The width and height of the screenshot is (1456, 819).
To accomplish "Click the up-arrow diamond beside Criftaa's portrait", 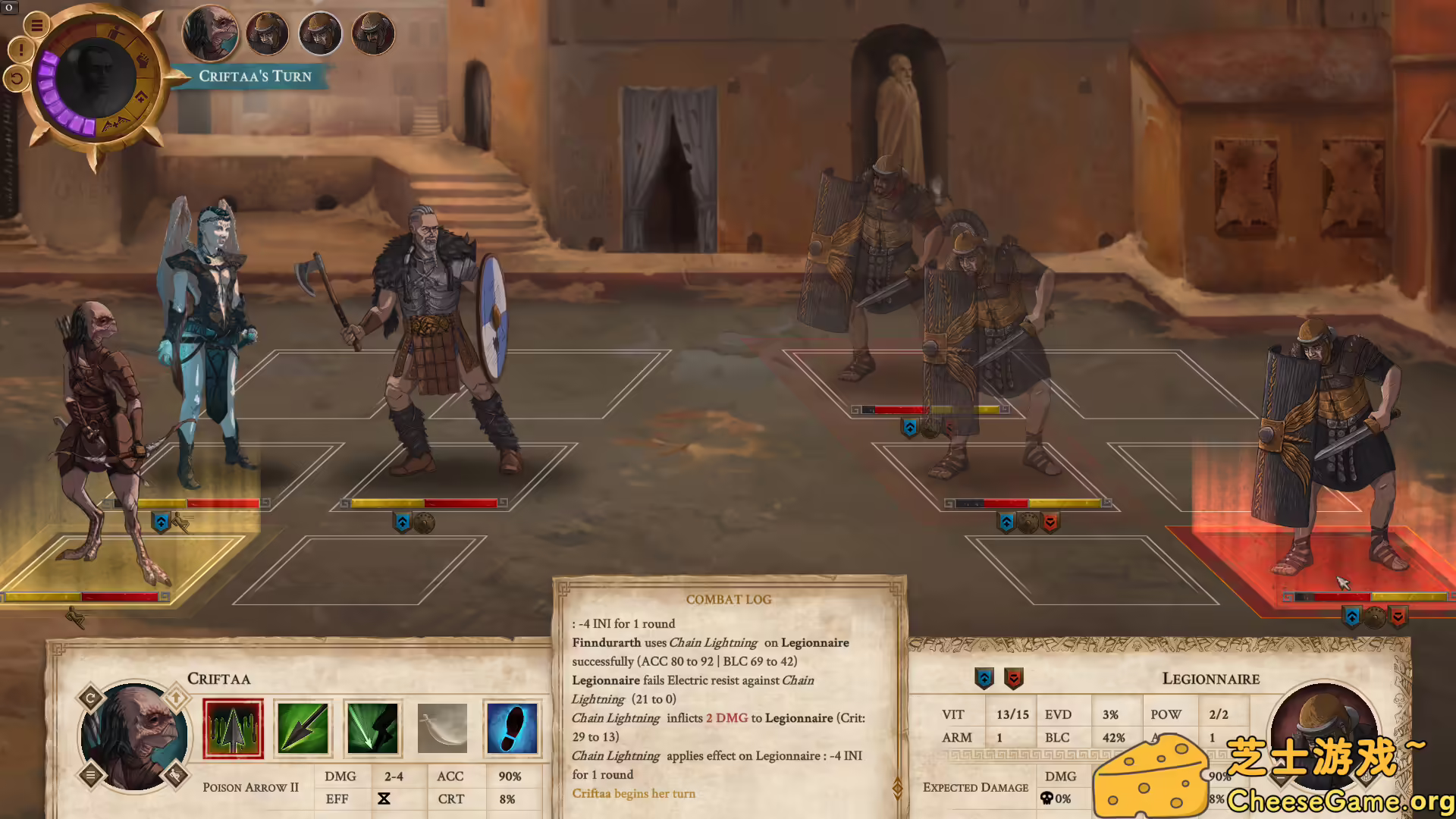I will [176, 697].
